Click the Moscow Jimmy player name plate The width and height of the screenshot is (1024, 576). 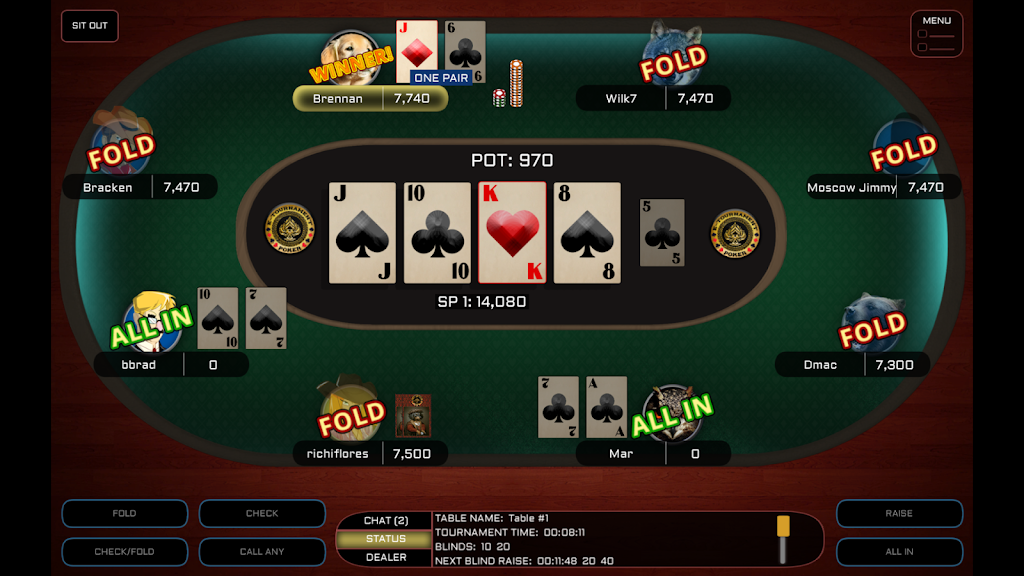click(x=884, y=187)
